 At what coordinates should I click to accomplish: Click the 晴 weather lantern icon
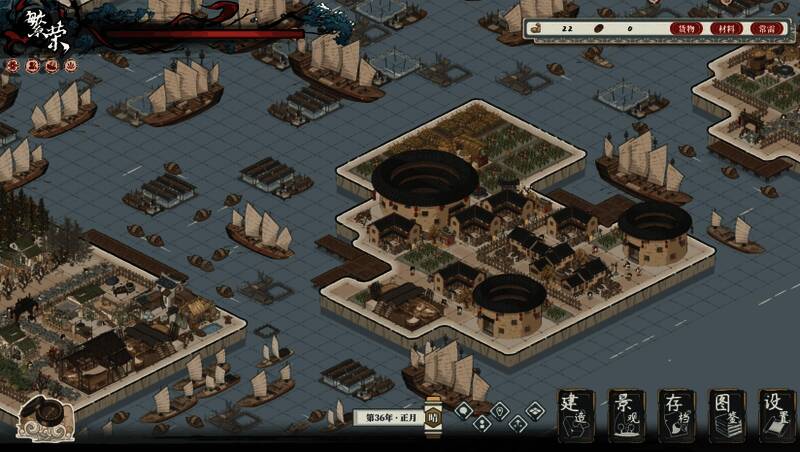click(433, 418)
